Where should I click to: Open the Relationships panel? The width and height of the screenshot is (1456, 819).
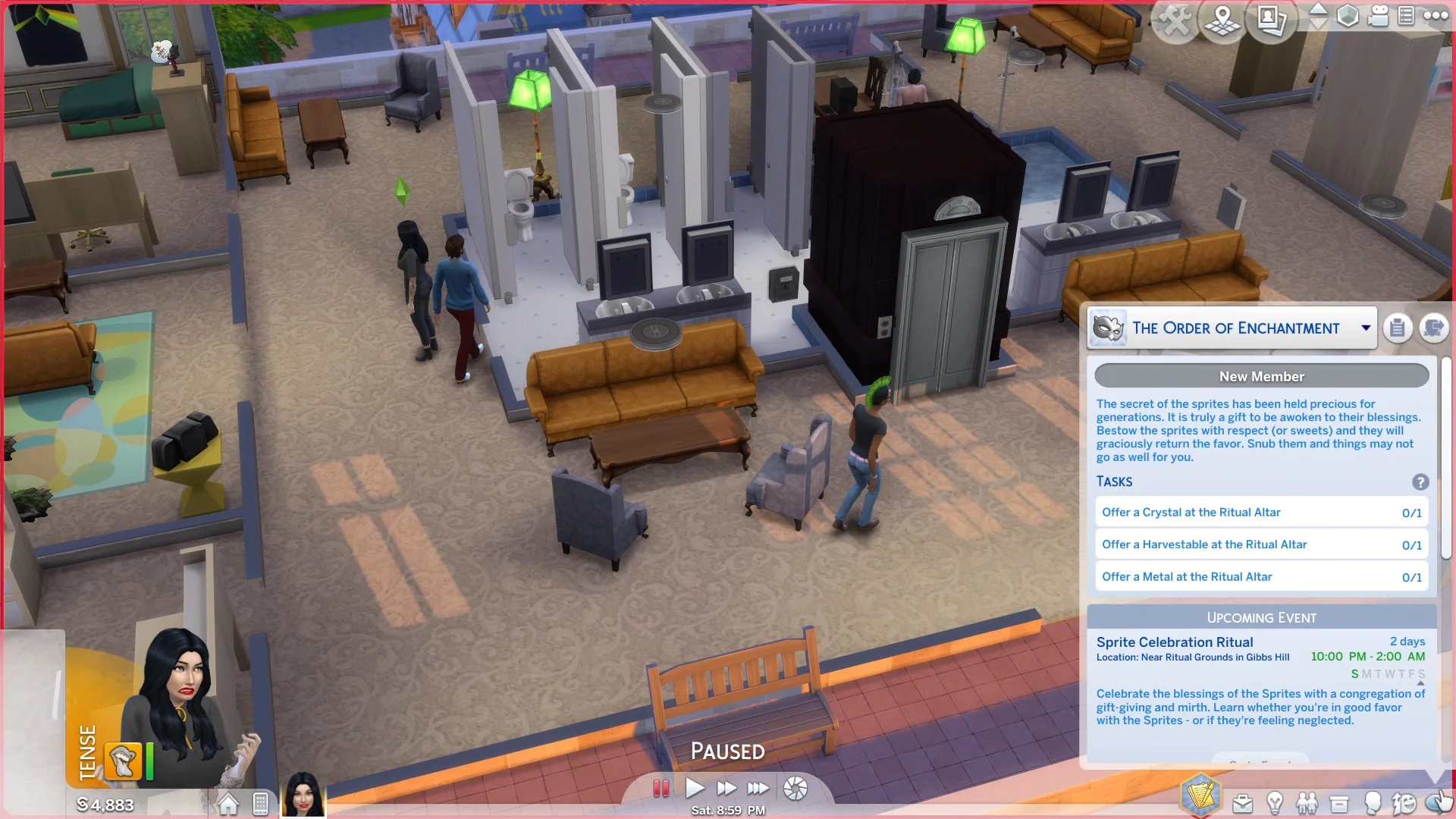pos(1307,802)
